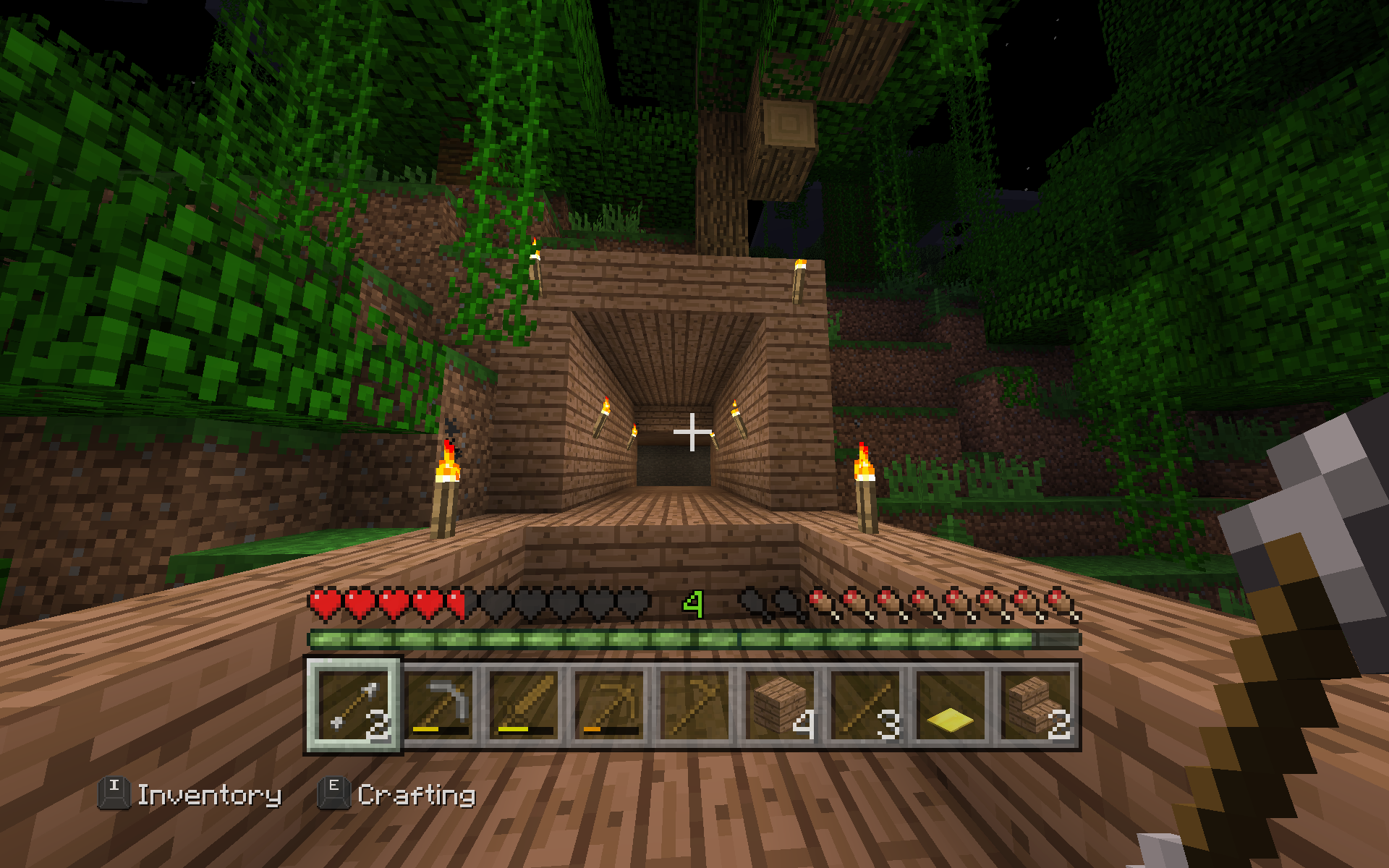Pick the wooden hoe slot
1389x868 pixels.
(x=695, y=705)
